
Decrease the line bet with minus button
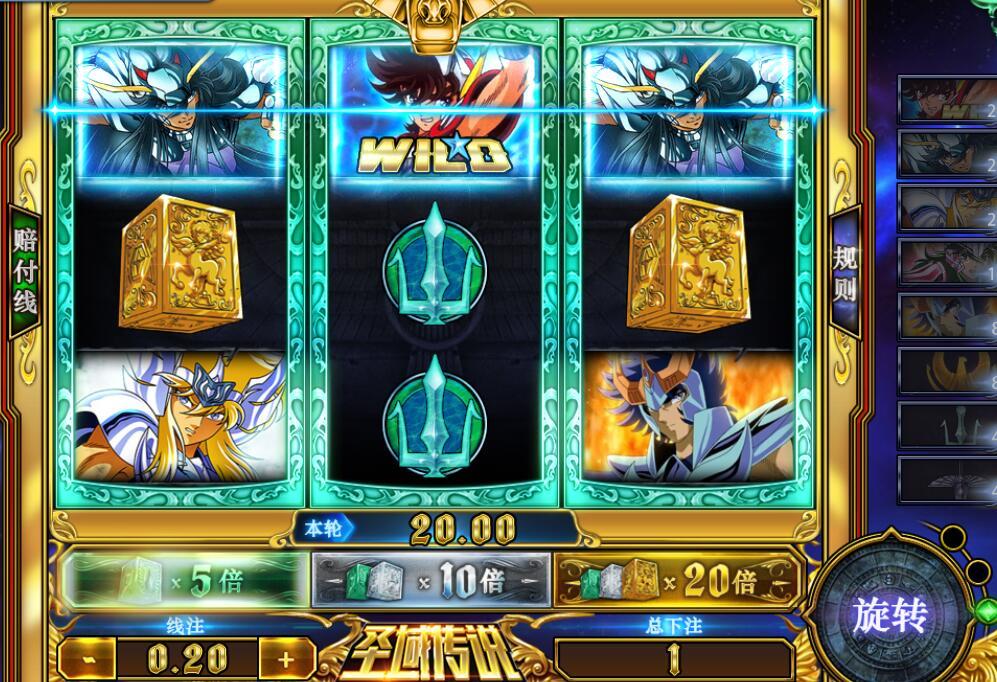tap(88, 658)
